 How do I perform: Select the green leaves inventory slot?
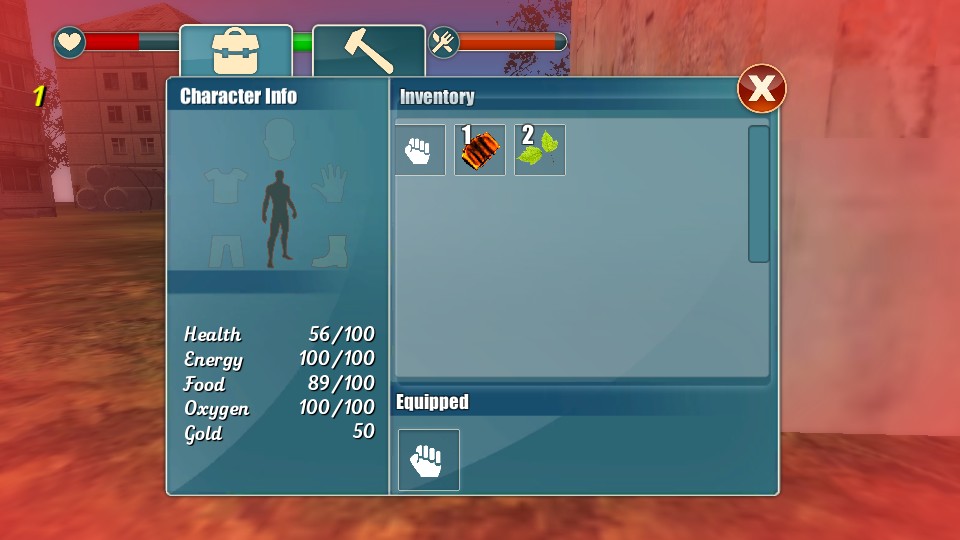540,150
